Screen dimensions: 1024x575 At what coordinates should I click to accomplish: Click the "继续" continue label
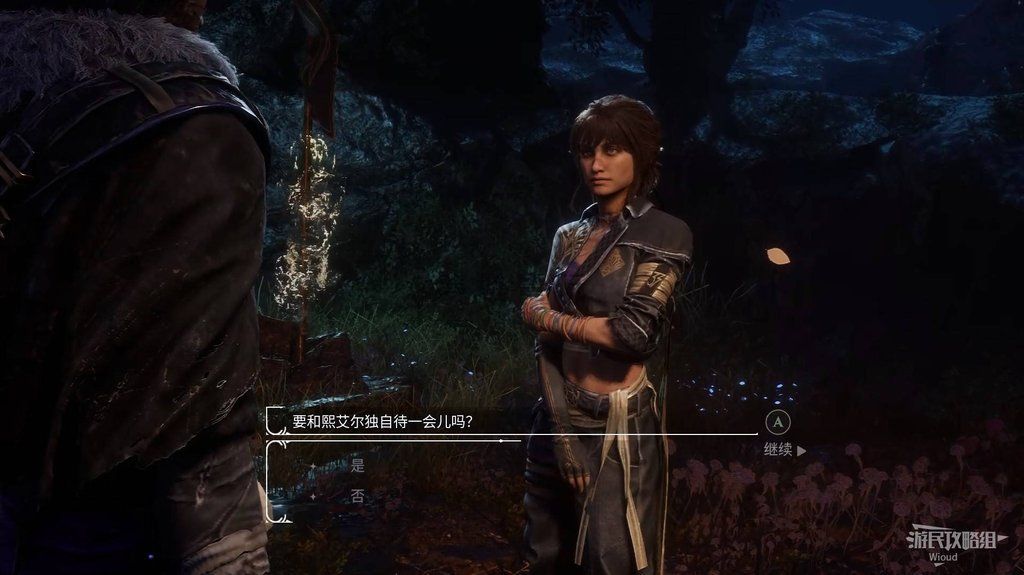pos(778,450)
